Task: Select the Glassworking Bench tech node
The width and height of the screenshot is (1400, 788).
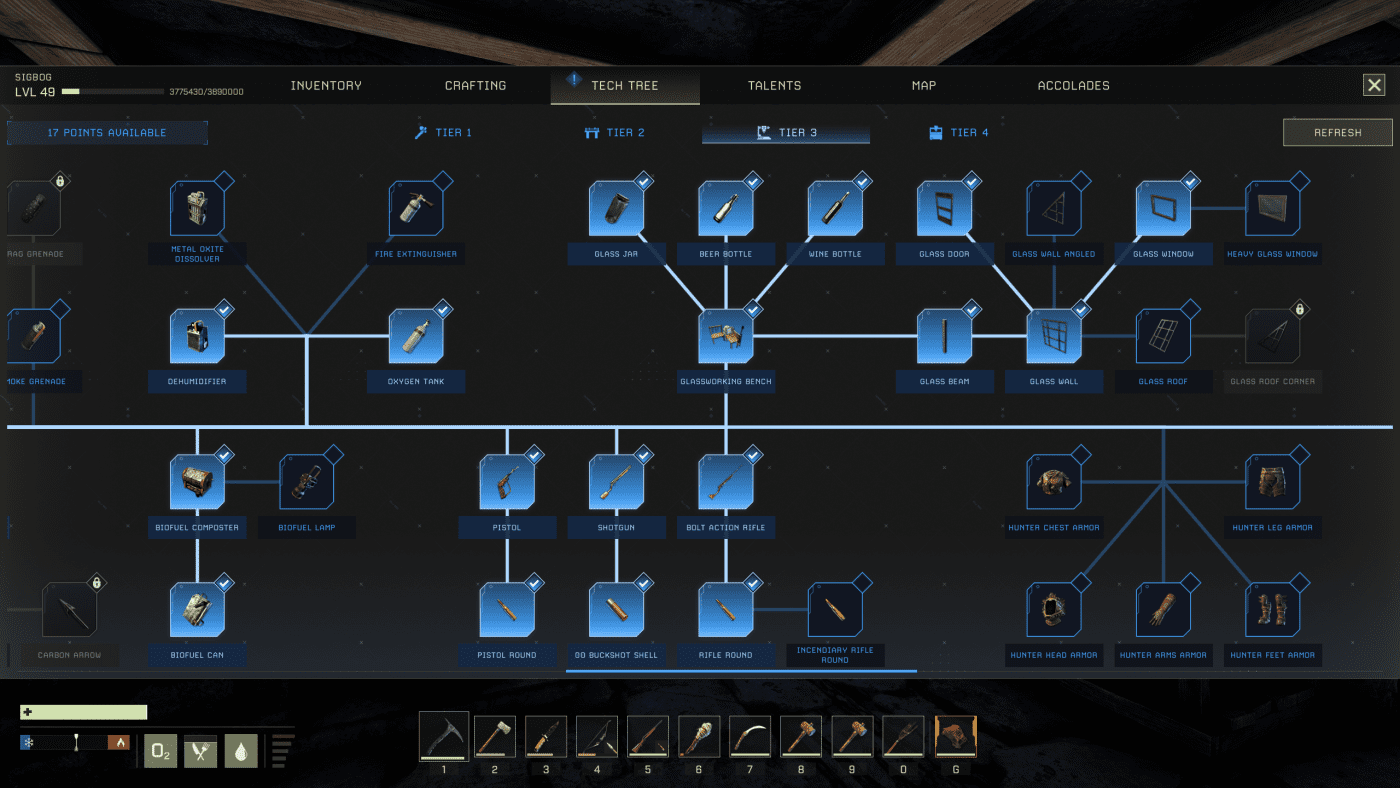Action: [x=726, y=336]
